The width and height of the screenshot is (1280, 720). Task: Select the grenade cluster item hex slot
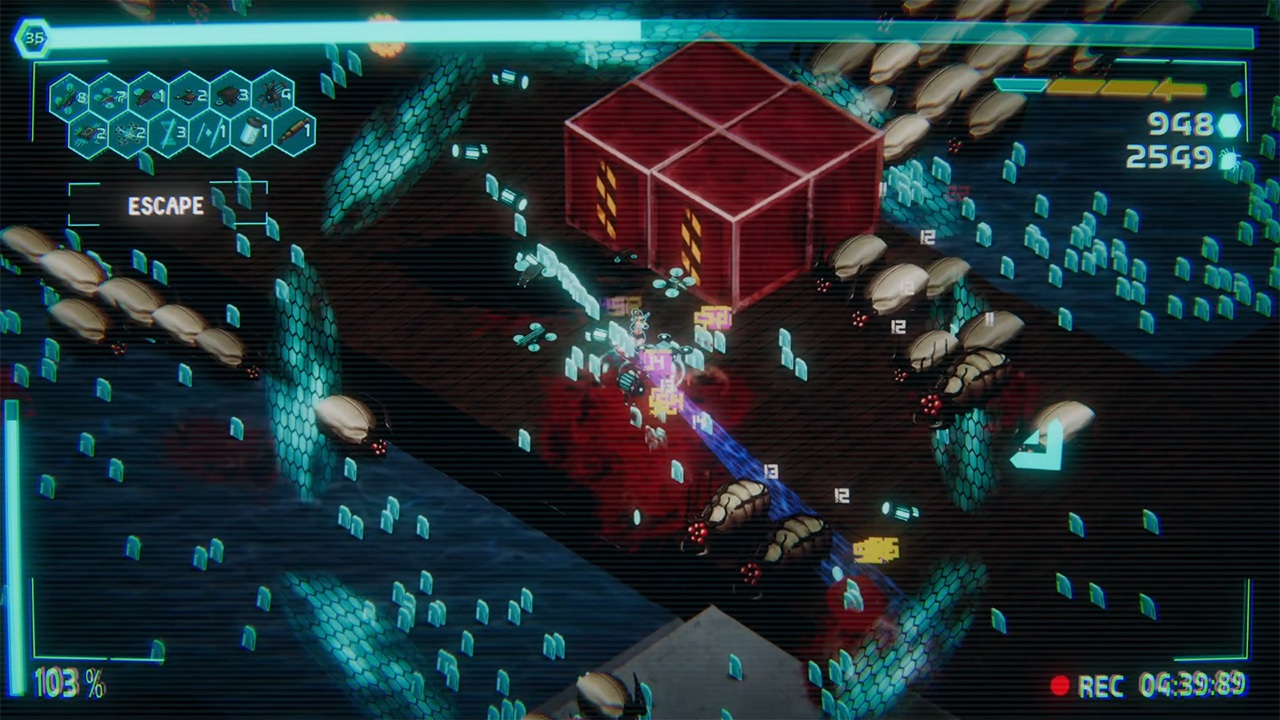click(x=130, y=132)
